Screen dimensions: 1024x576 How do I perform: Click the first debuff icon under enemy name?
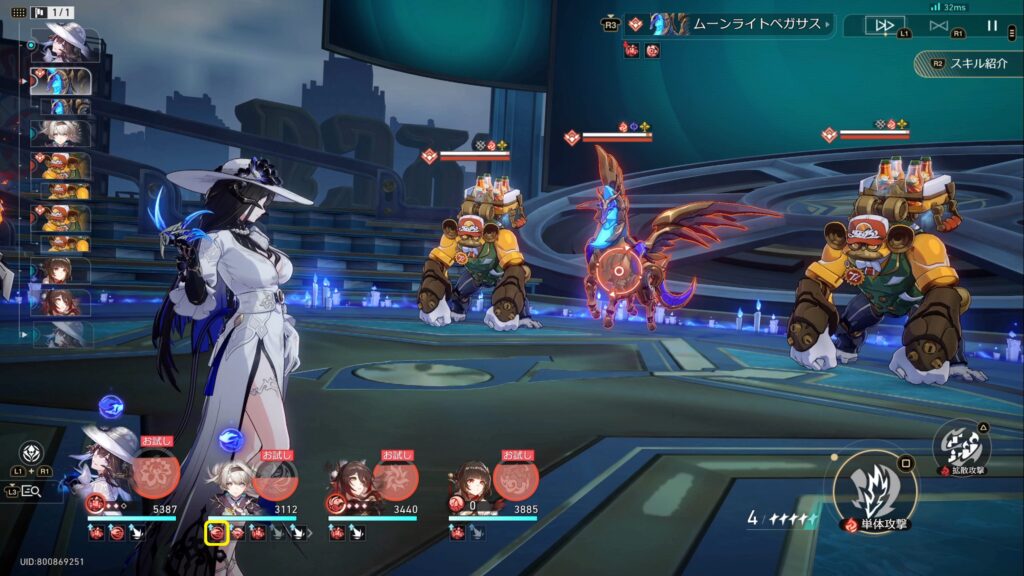pyautogui.click(x=632, y=50)
